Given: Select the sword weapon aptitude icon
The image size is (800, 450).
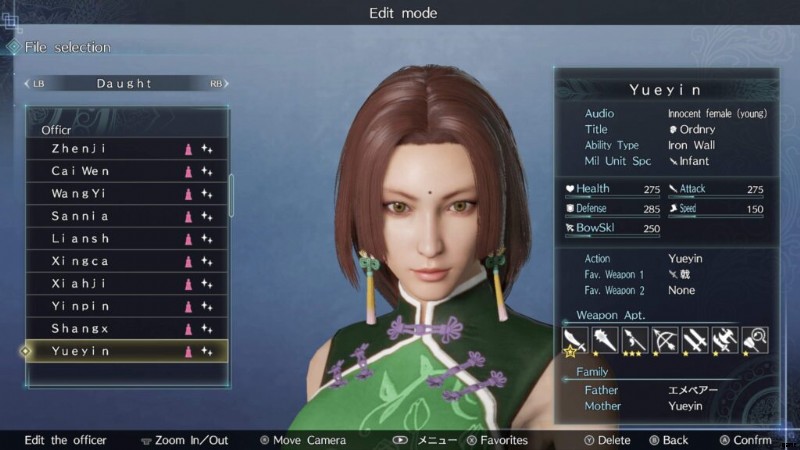Looking at the screenshot, I should pyautogui.click(x=573, y=340).
